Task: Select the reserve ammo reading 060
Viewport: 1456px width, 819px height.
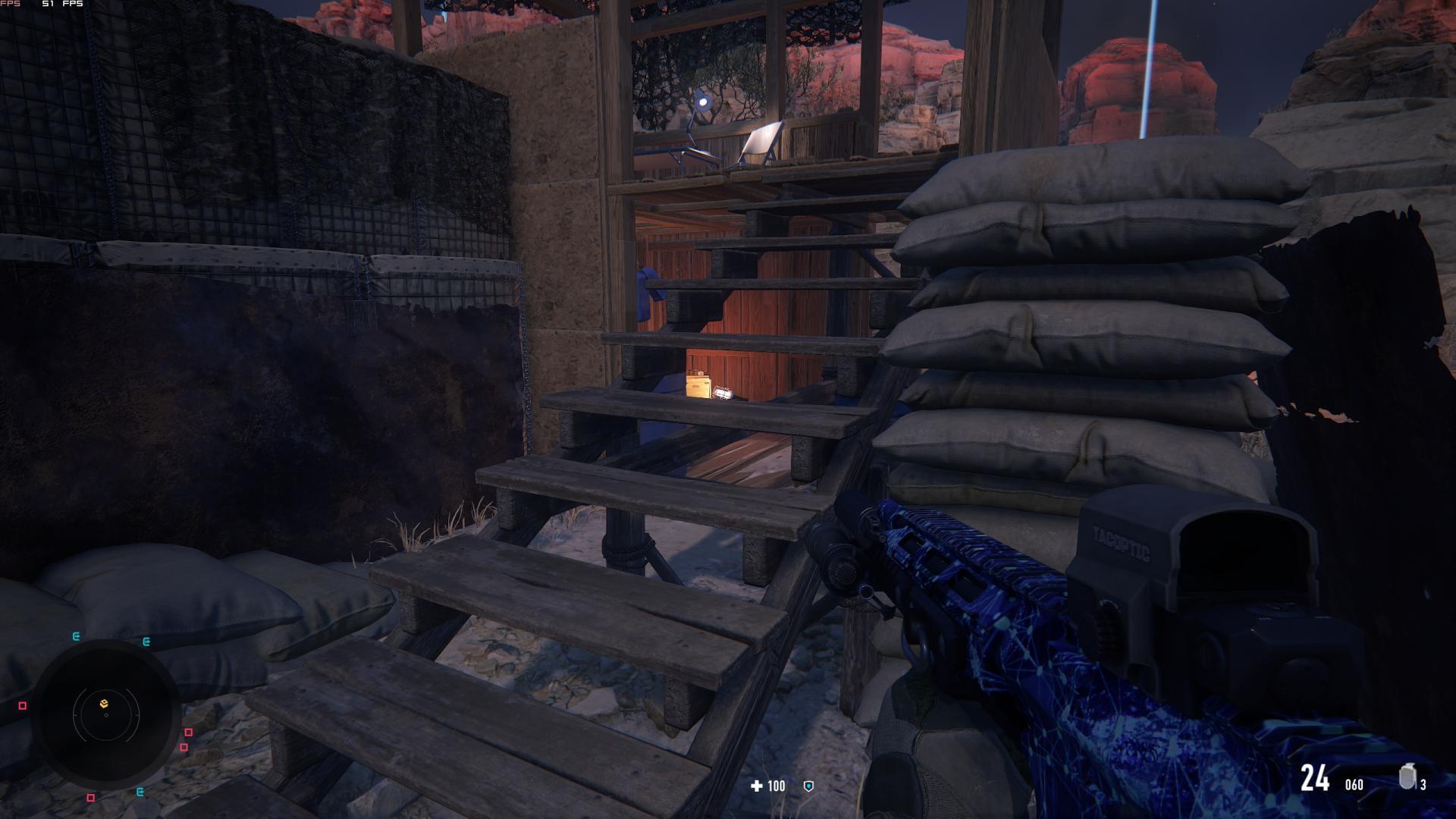Action: 1354,784
